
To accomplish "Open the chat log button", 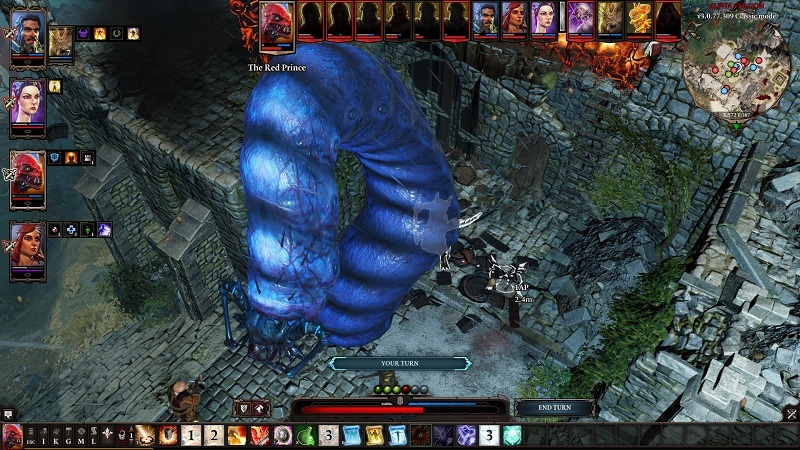I will [x=8, y=413].
